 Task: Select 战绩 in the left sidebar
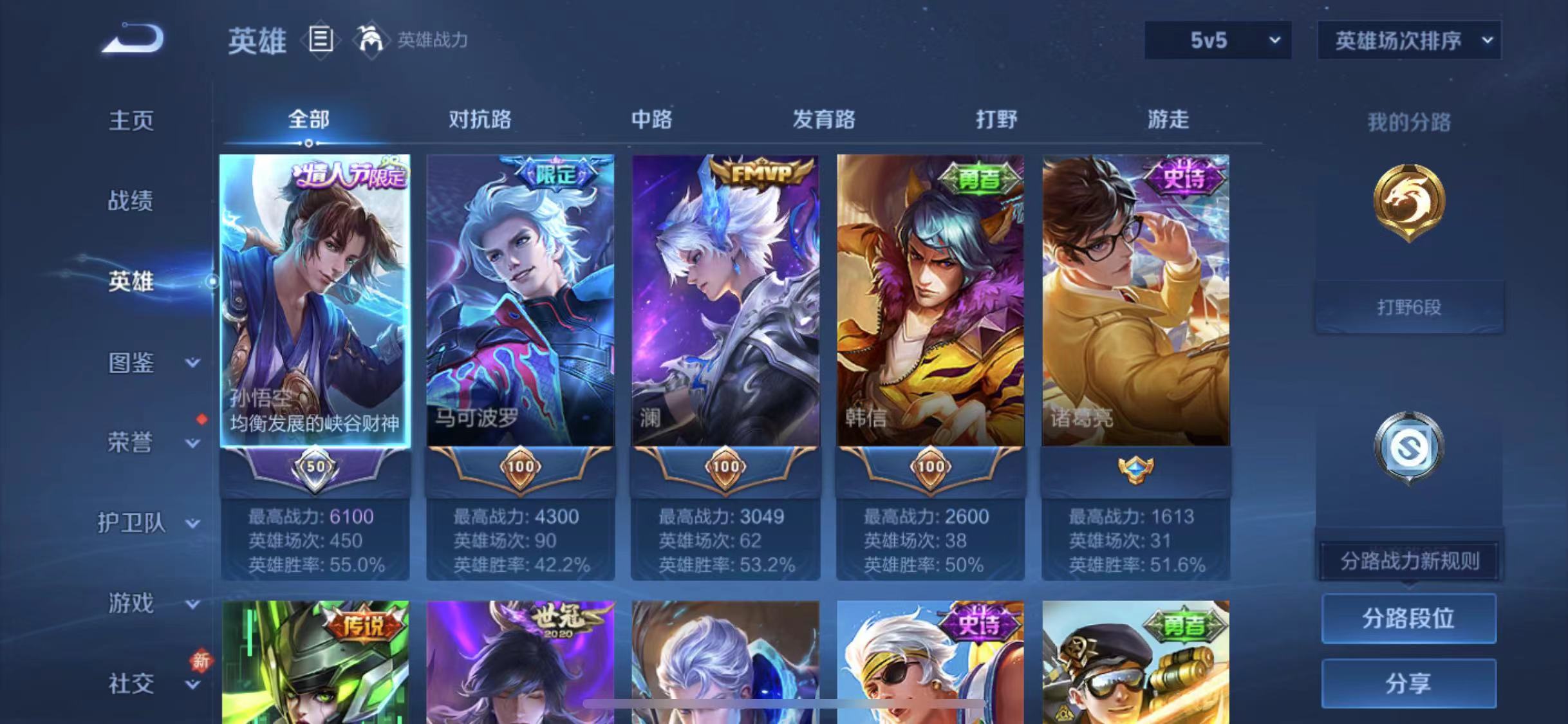tap(131, 201)
